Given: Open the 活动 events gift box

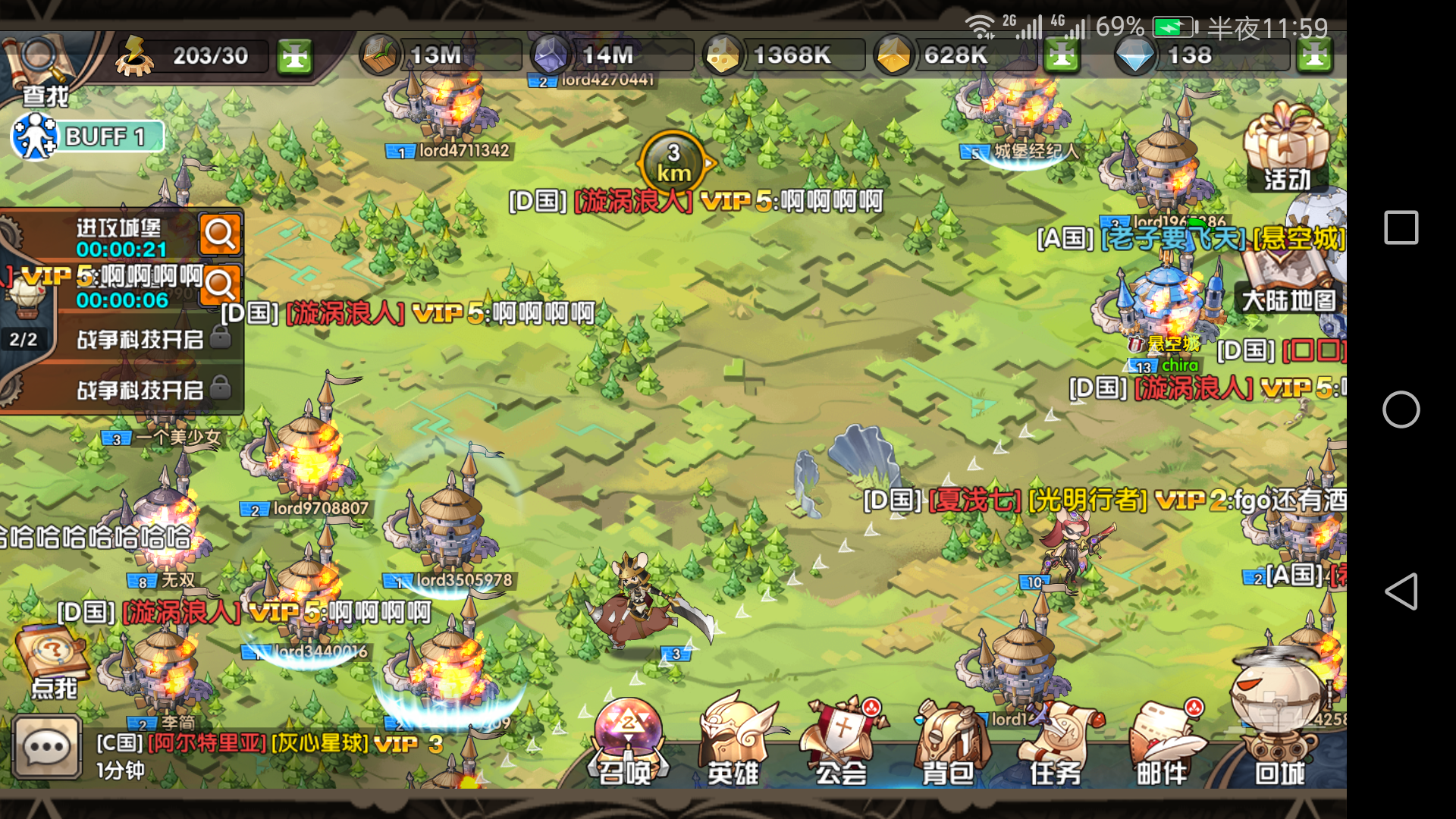Looking at the screenshot, I should [x=1287, y=148].
